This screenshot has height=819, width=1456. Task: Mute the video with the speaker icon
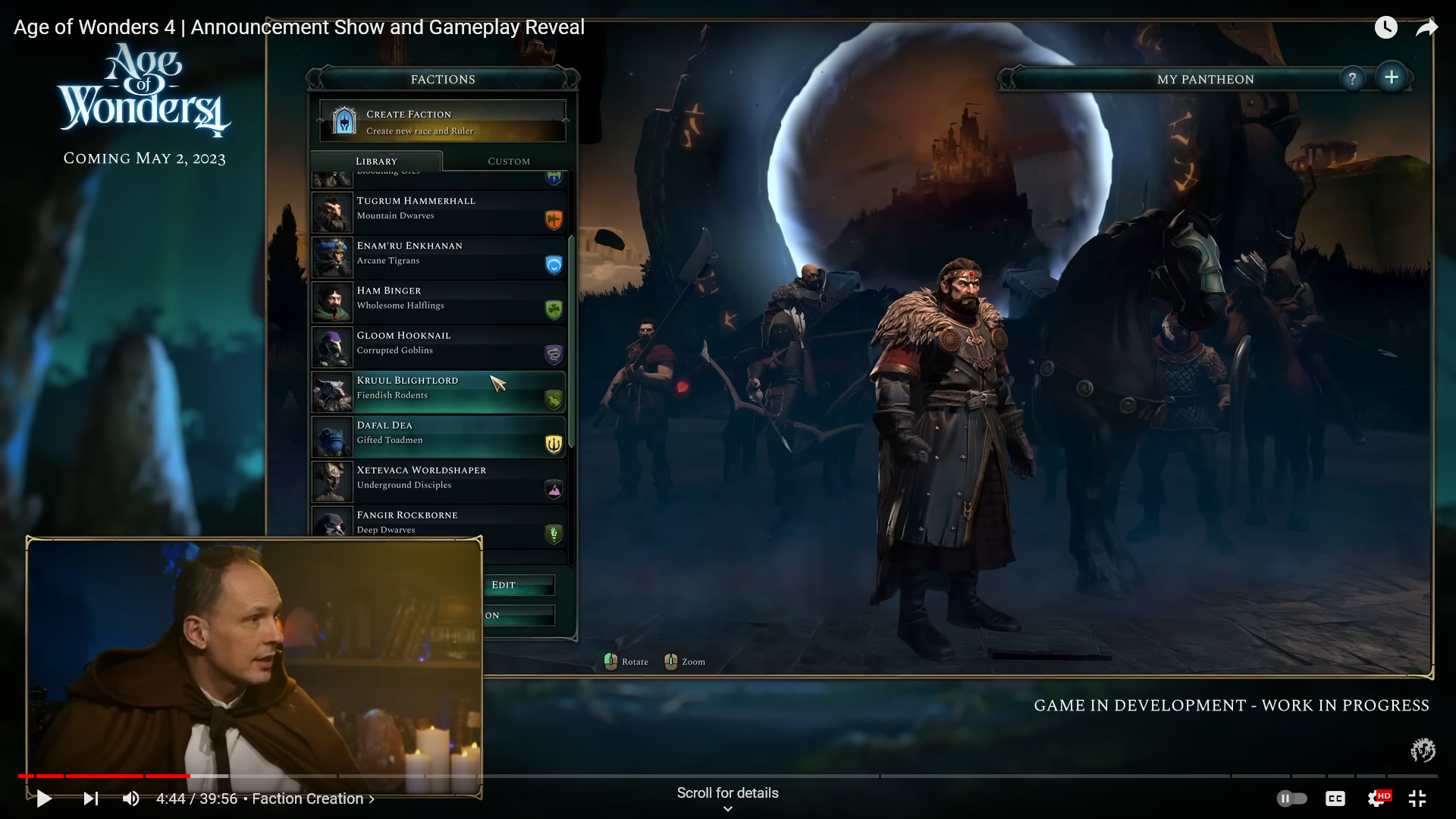click(131, 799)
